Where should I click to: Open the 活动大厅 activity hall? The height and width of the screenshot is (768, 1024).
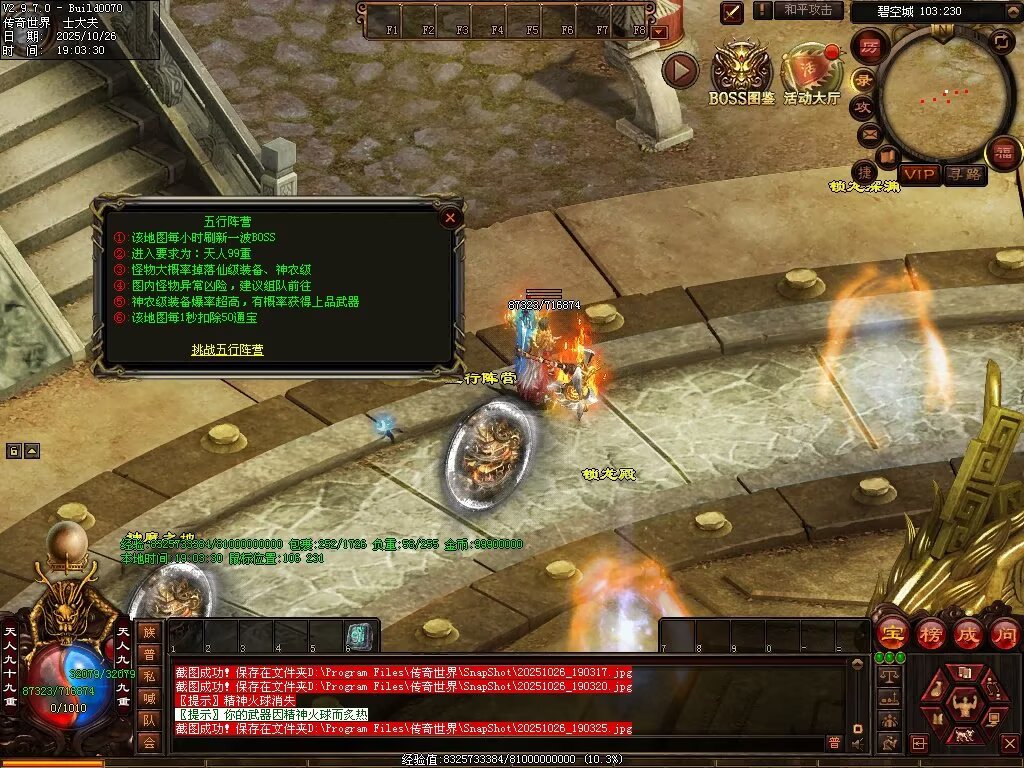pos(812,72)
